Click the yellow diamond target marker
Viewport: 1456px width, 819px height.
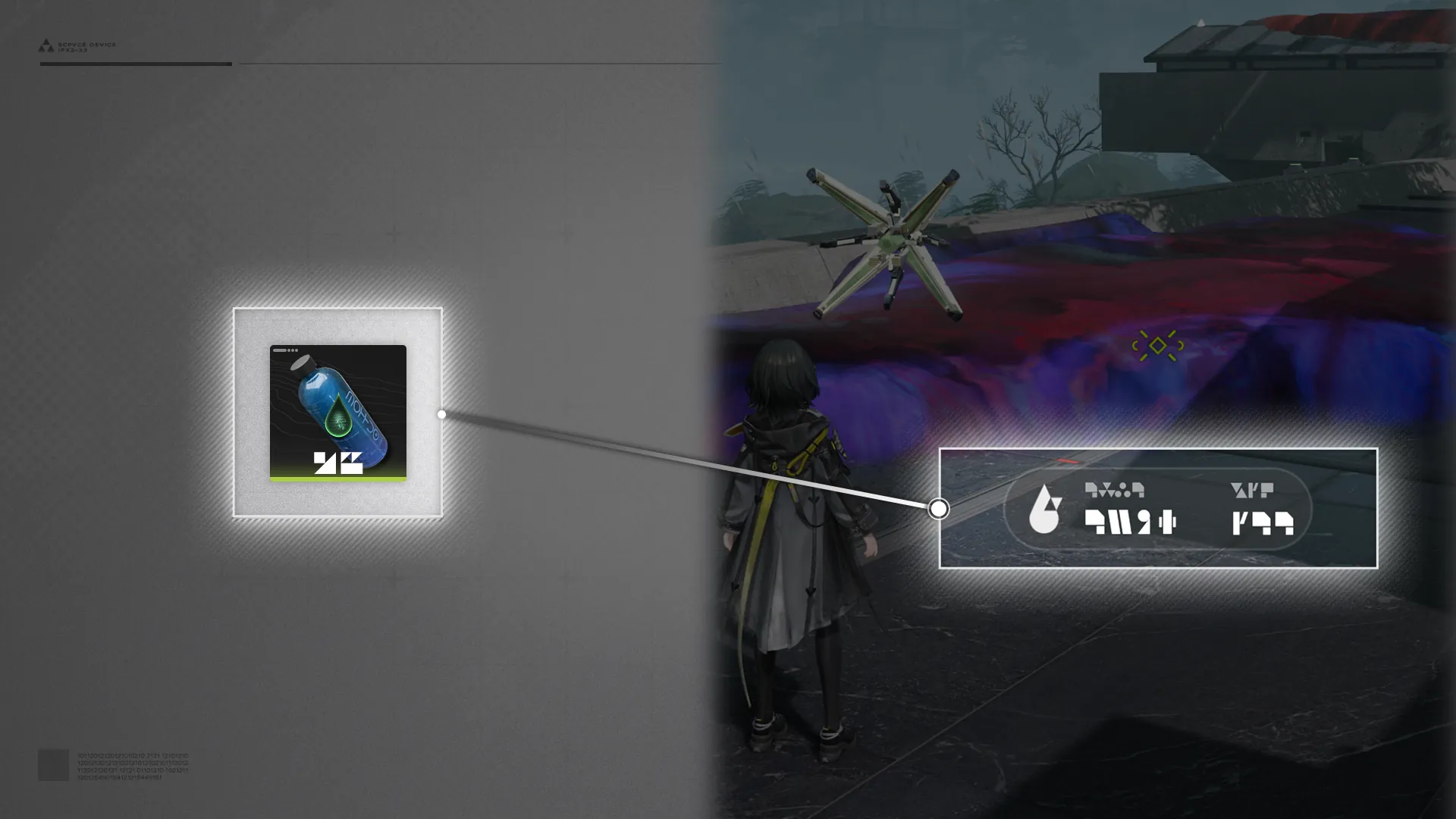point(1157,346)
